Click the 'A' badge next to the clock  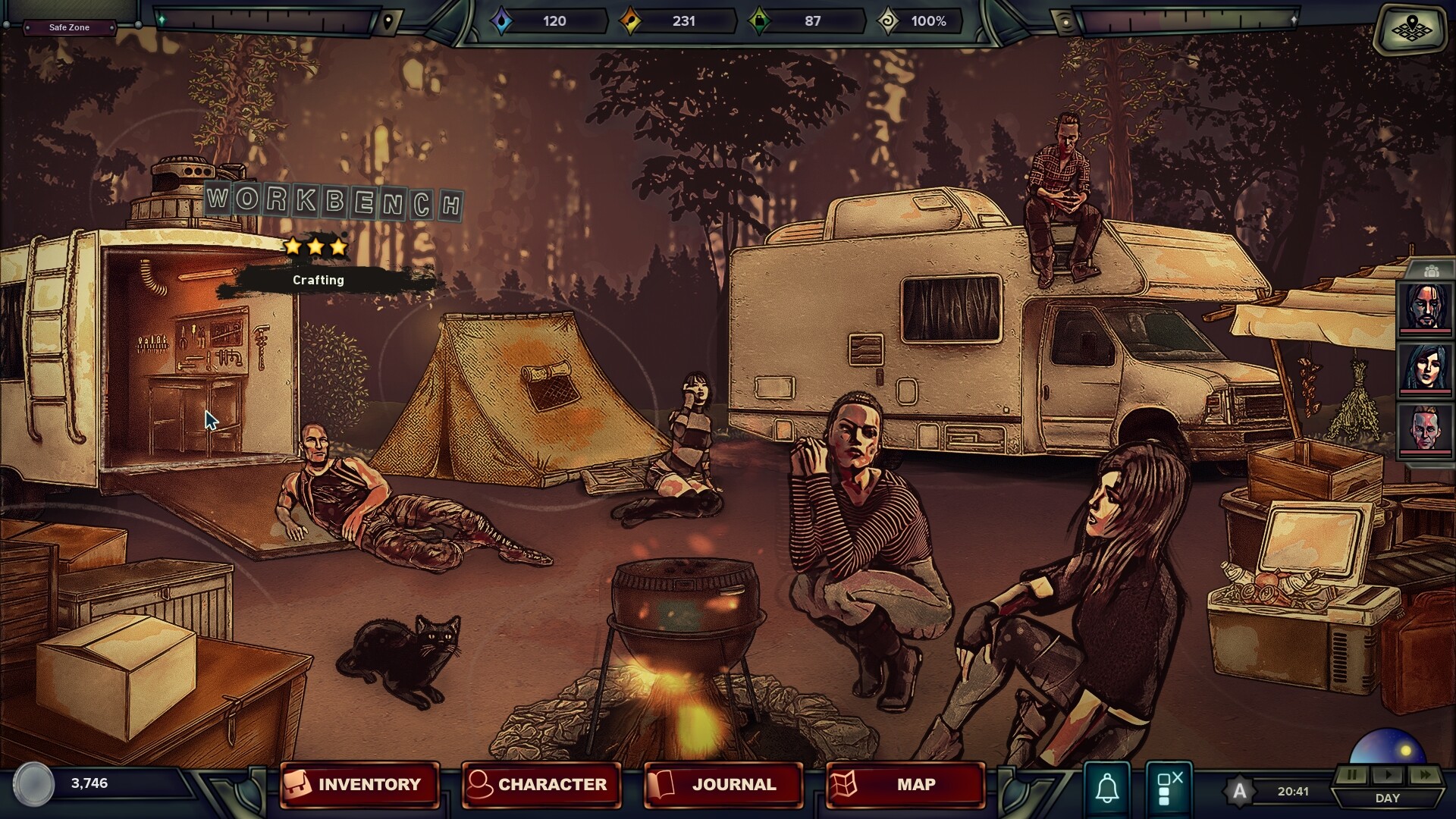pos(1239,792)
